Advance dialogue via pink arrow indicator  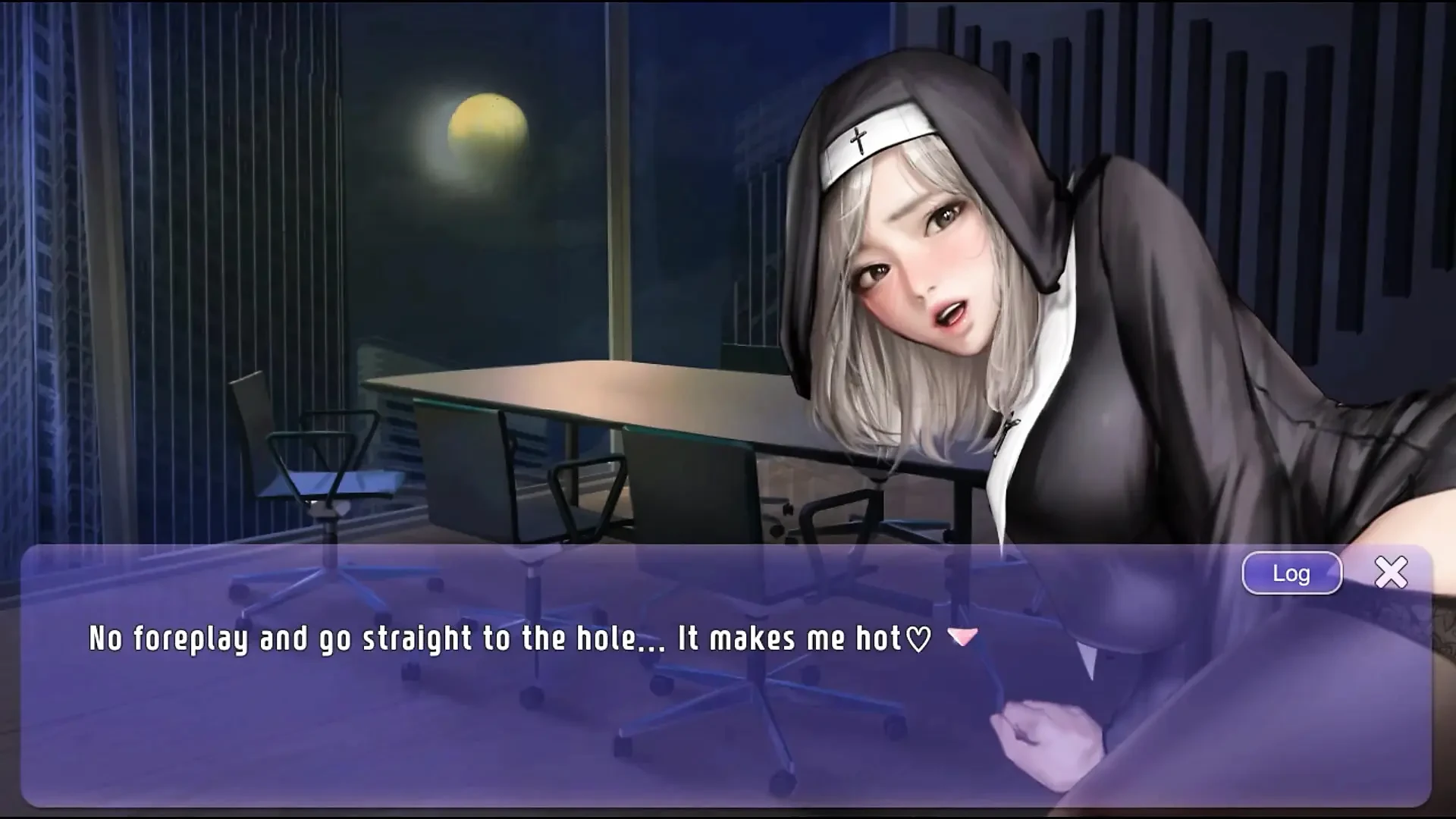tap(963, 636)
